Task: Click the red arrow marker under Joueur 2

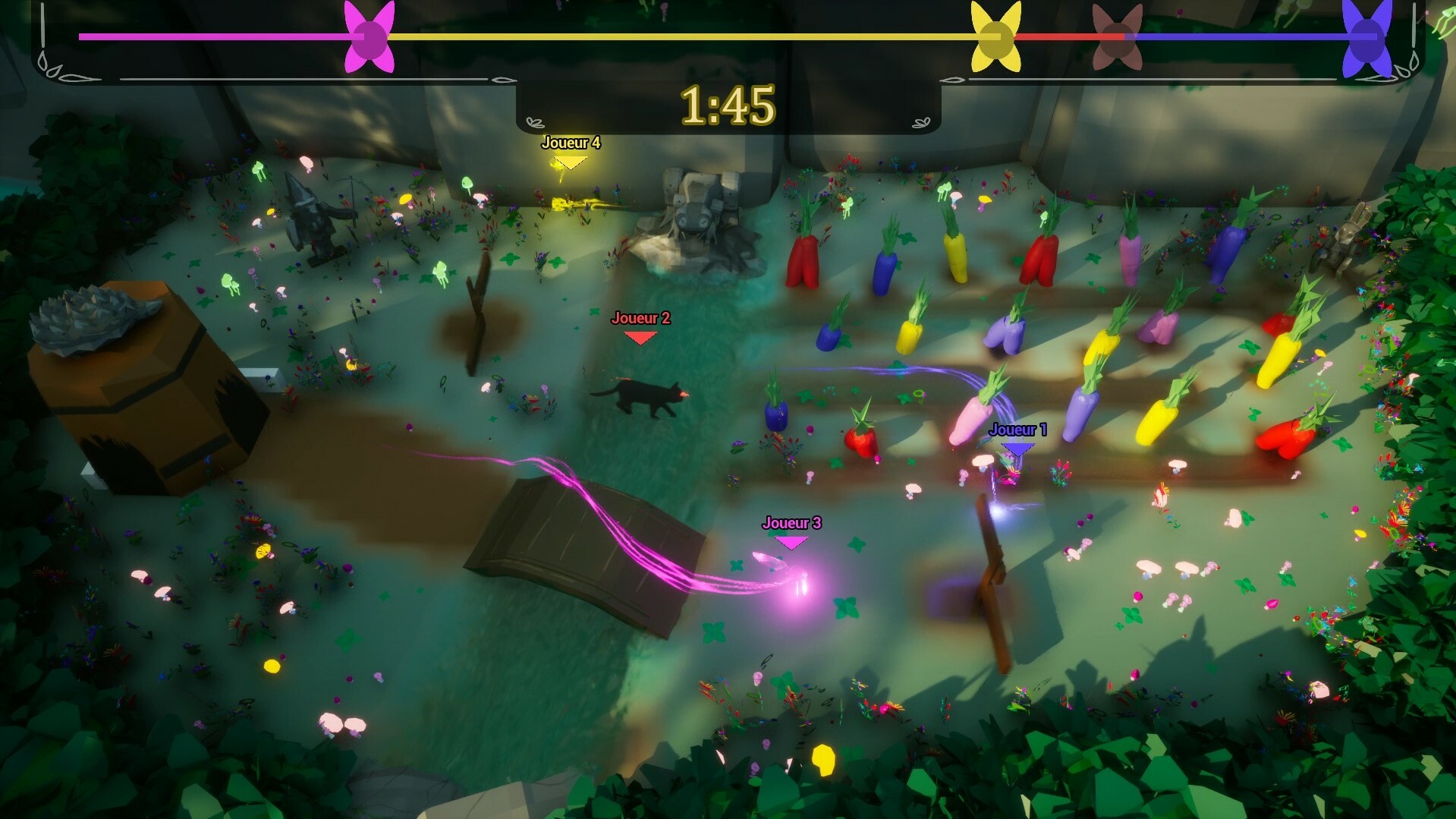Action: pos(641,335)
